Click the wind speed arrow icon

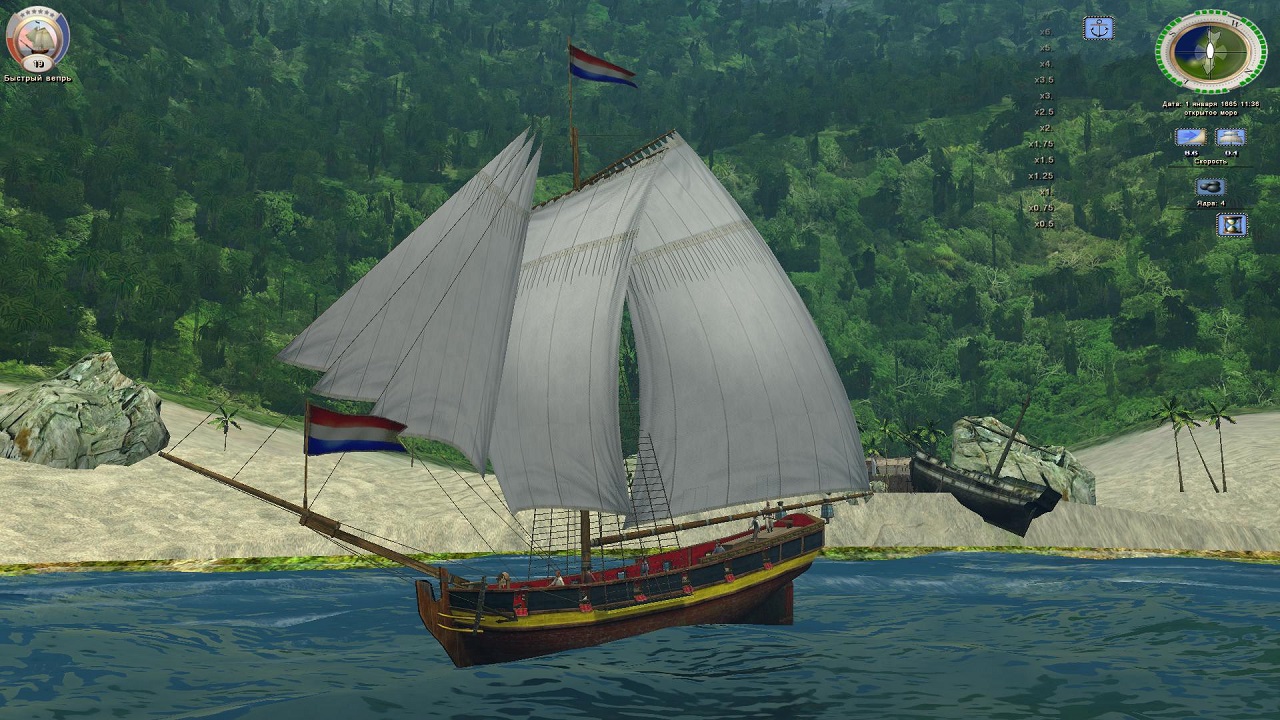pyautogui.click(x=1190, y=138)
